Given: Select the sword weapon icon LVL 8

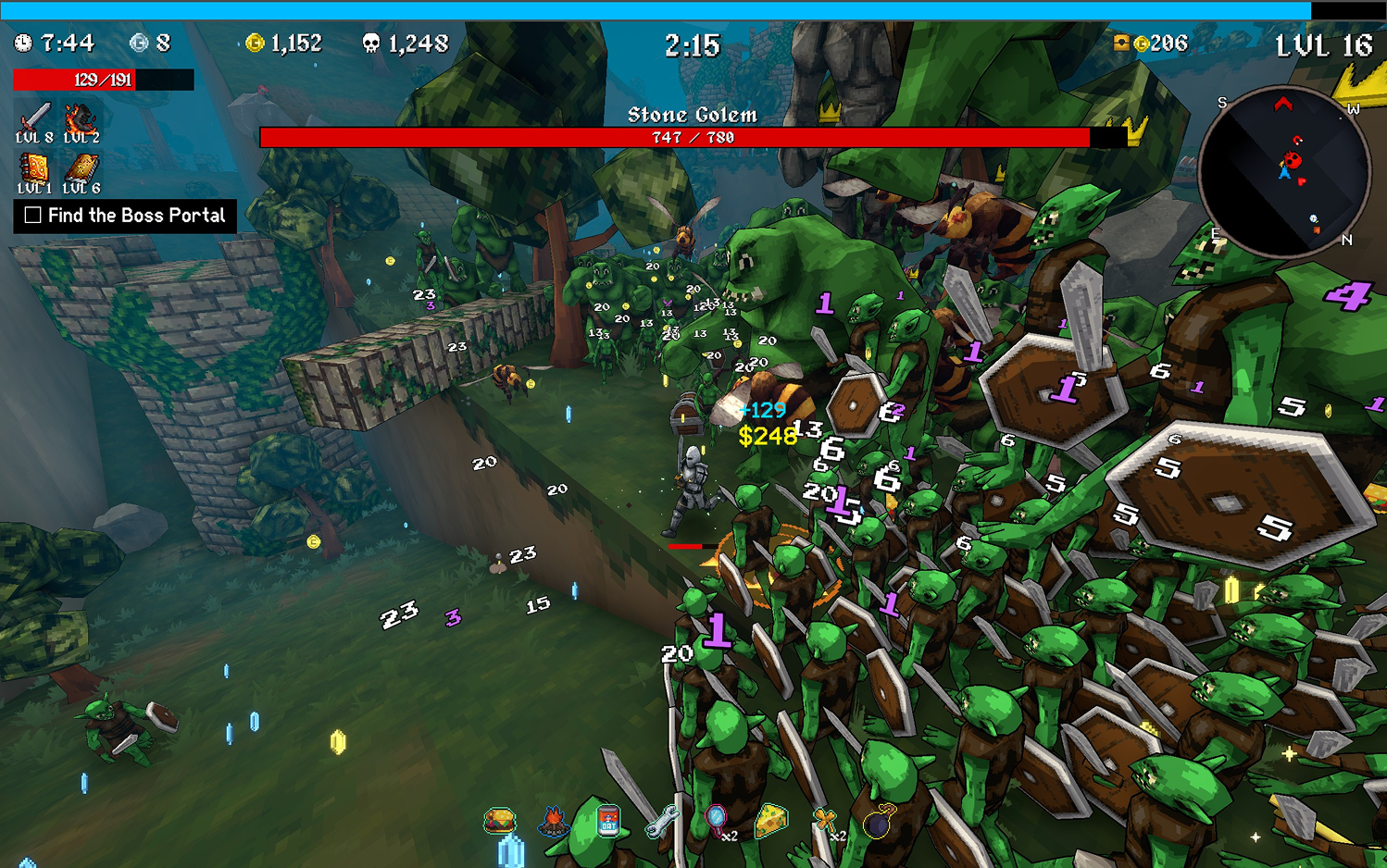Looking at the screenshot, I should tap(34, 118).
